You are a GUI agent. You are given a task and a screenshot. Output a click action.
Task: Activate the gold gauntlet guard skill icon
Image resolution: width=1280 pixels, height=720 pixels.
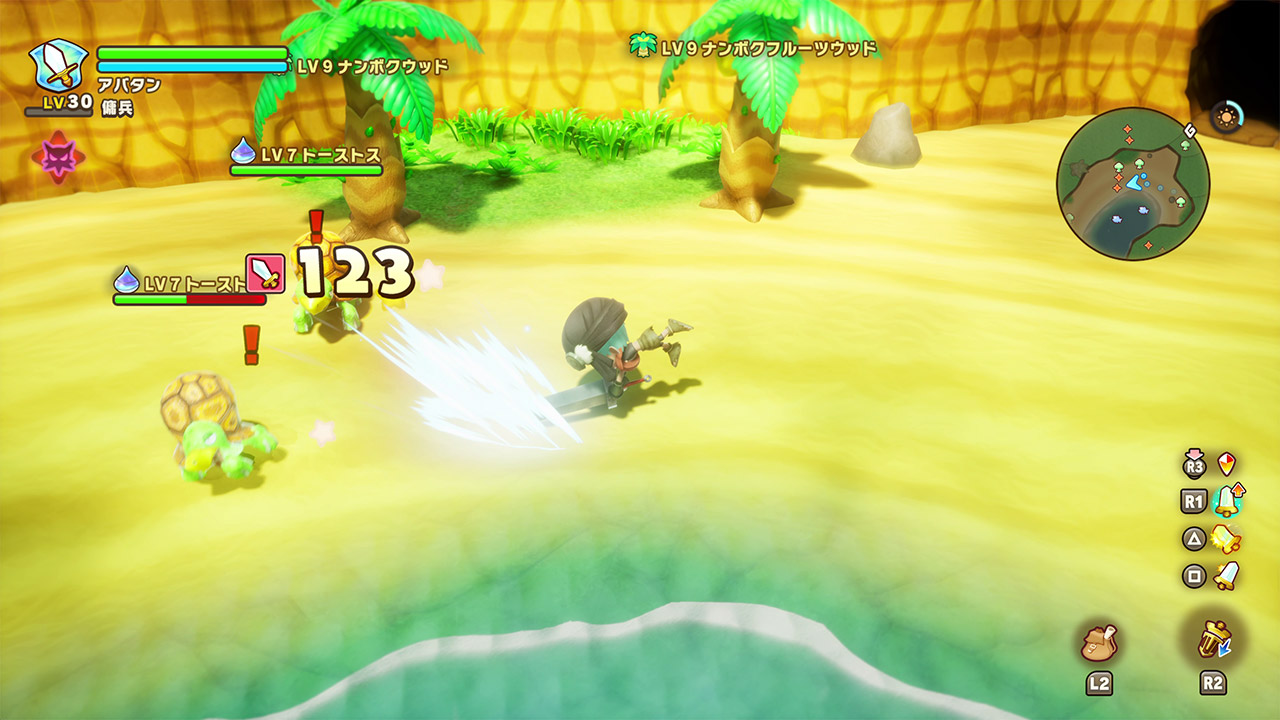pos(1213,639)
